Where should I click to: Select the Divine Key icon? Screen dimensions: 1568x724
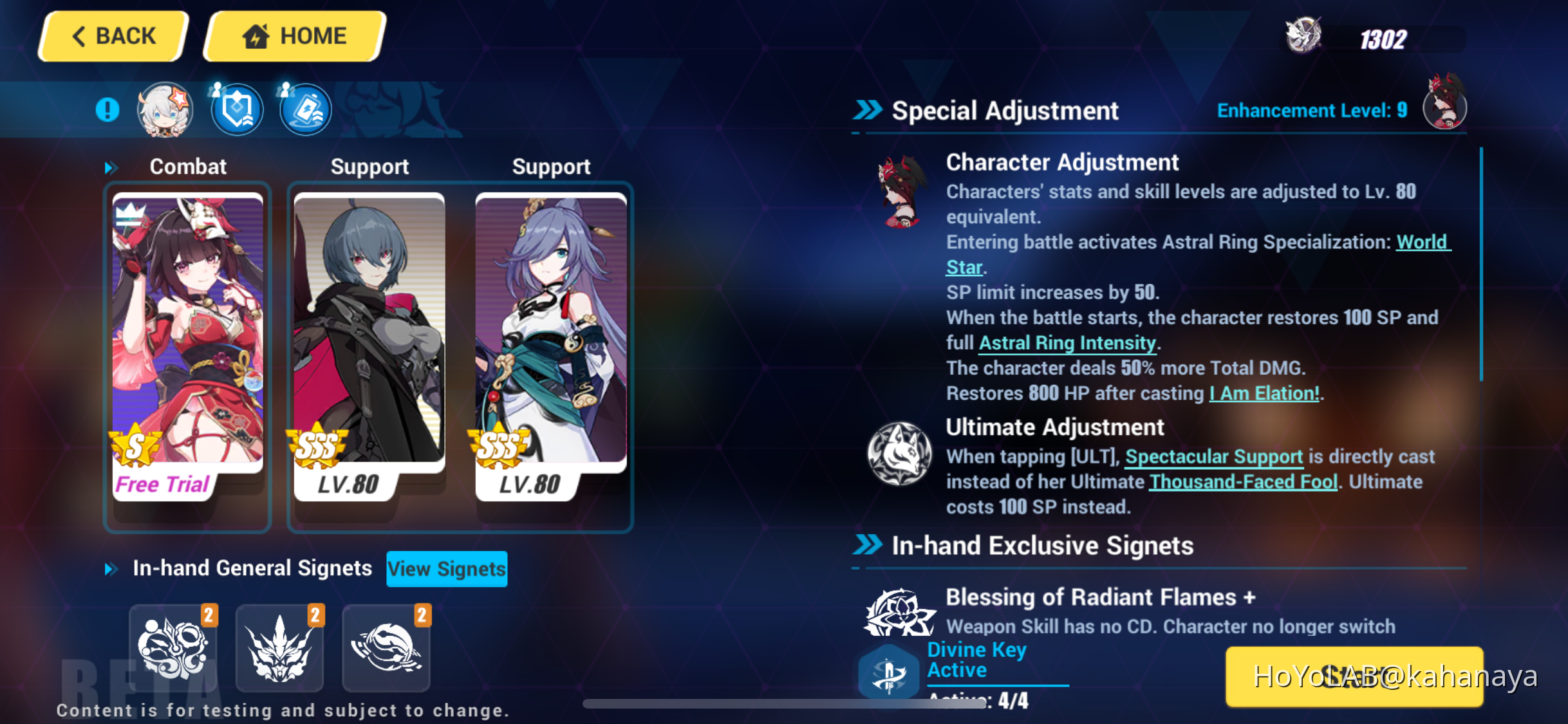click(x=891, y=672)
